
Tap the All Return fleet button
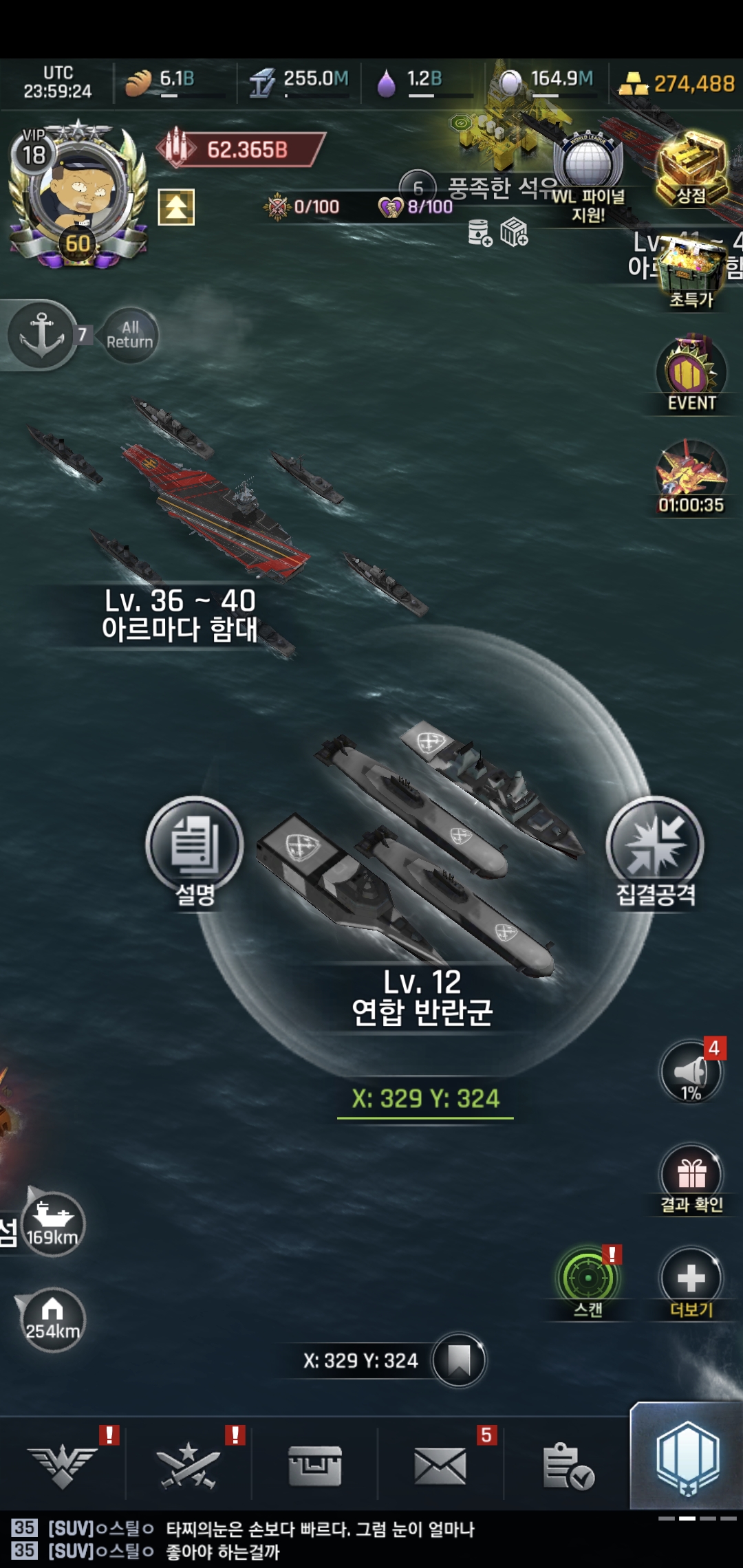click(129, 335)
